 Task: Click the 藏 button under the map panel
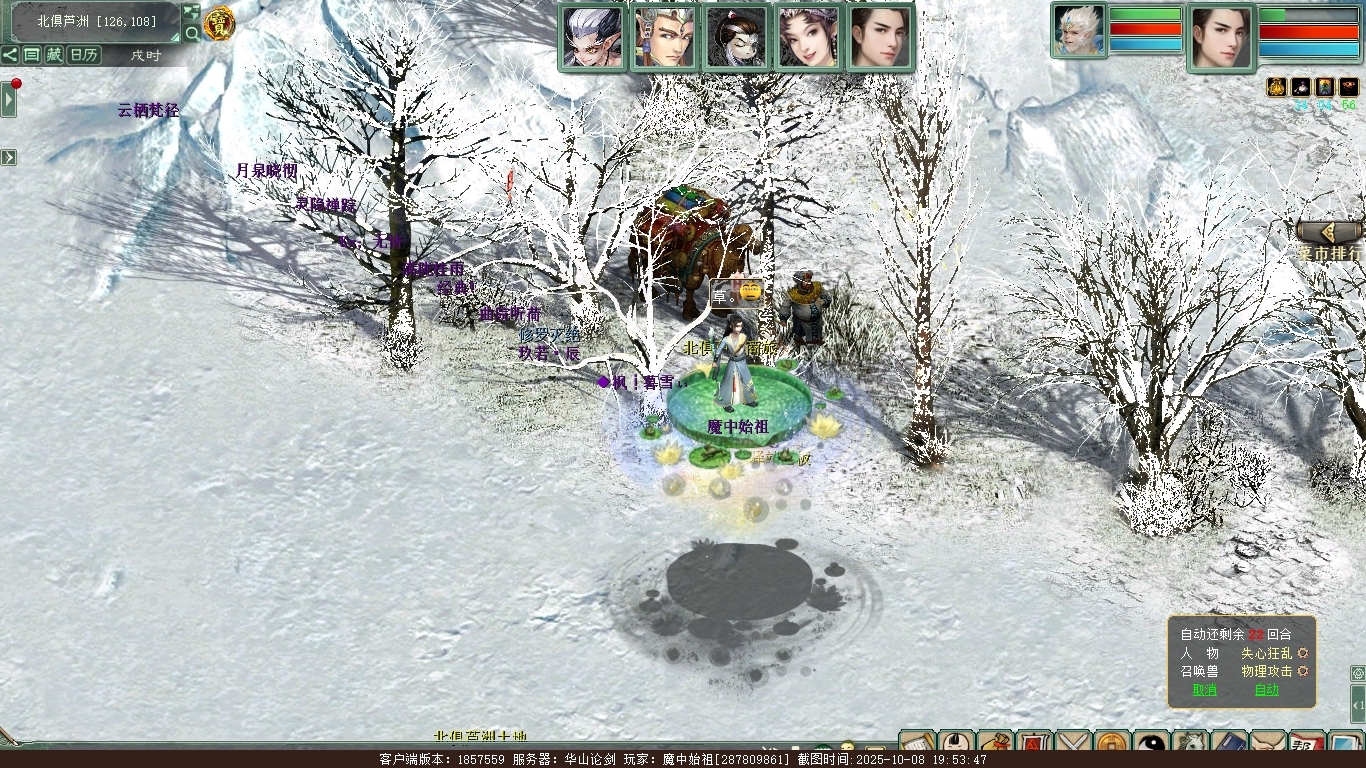(x=53, y=55)
